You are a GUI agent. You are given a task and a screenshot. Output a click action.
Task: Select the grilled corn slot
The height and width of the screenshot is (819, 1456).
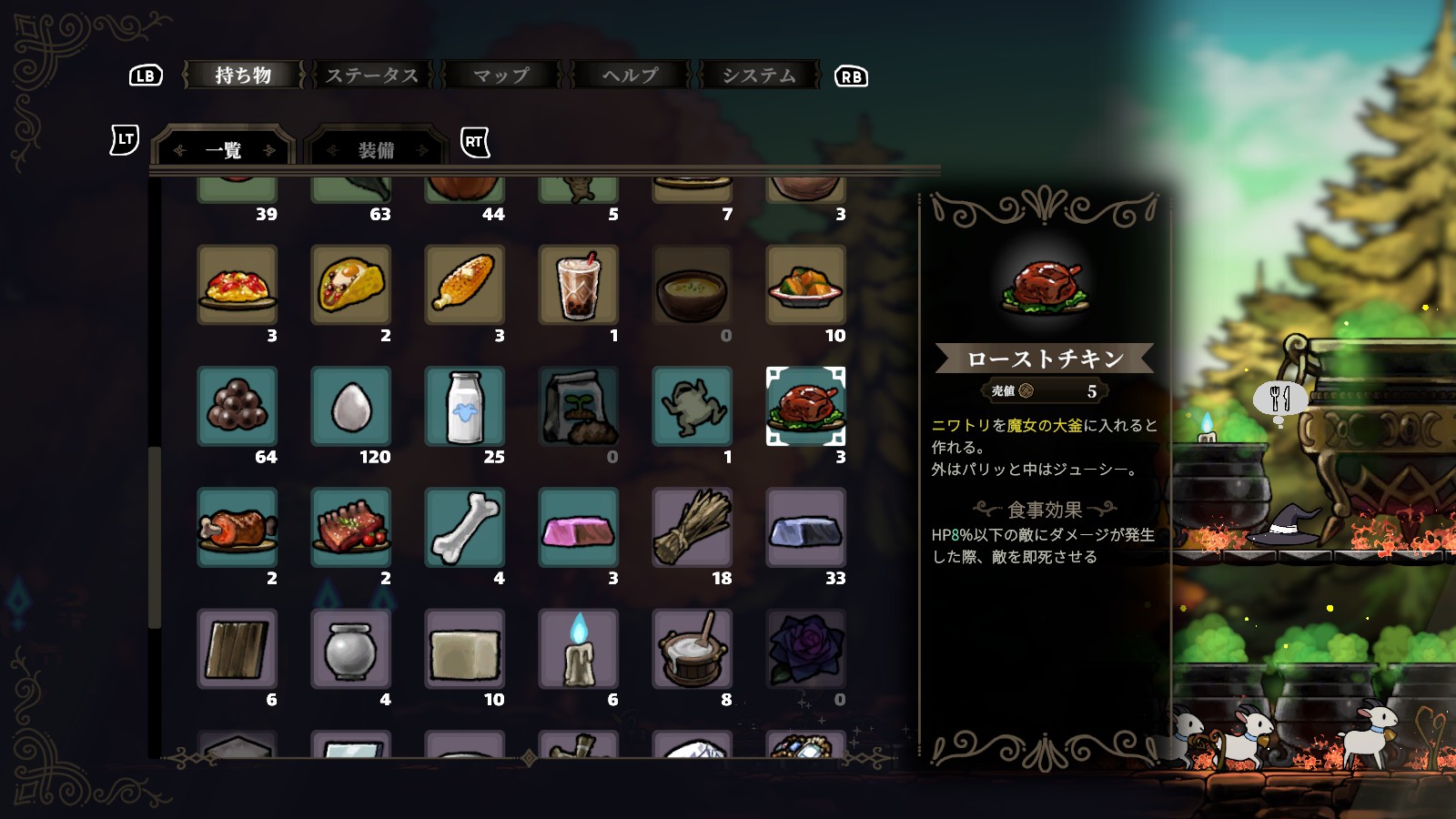click(x=464, y=285)
